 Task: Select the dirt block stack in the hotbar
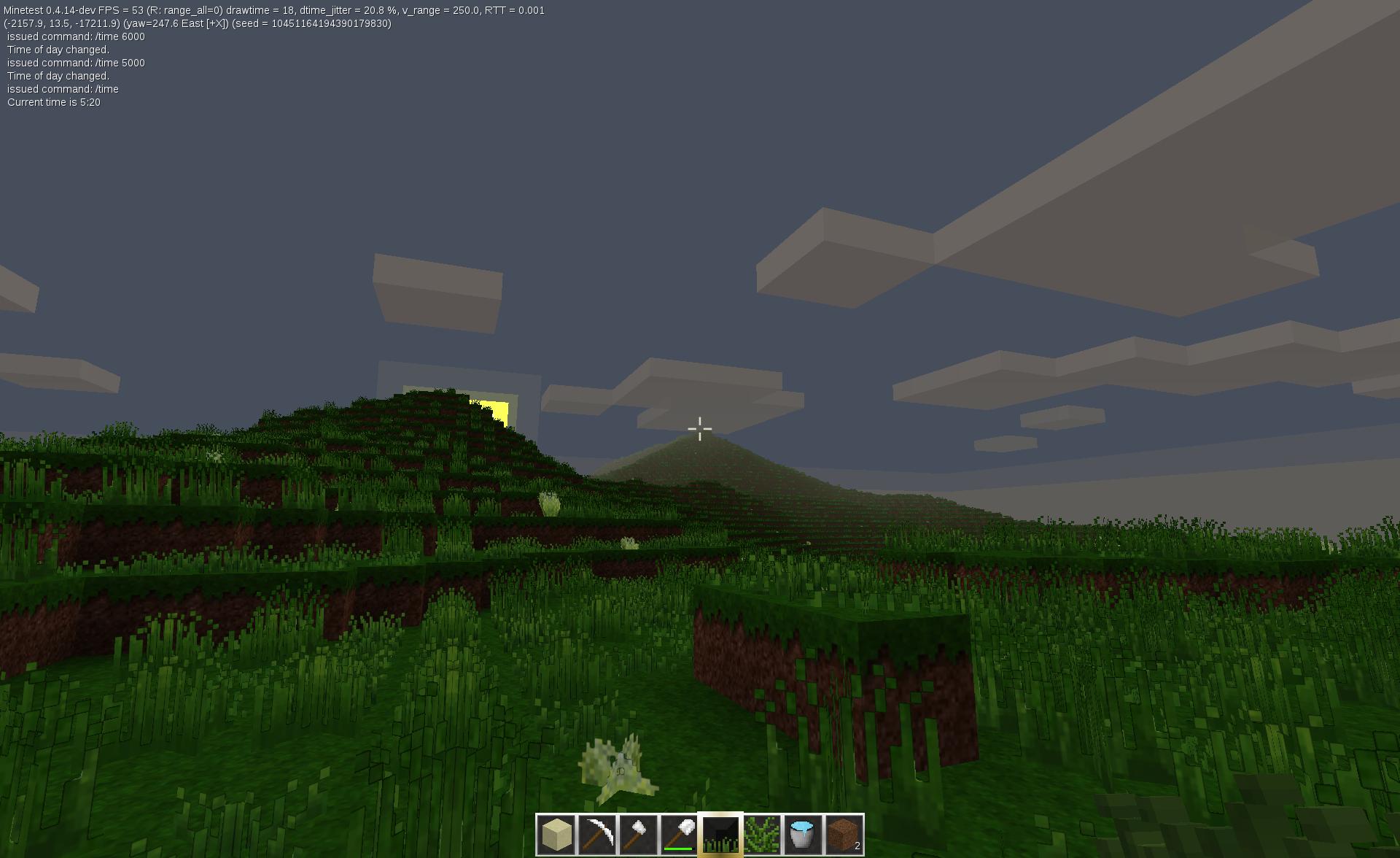(841, 834)
